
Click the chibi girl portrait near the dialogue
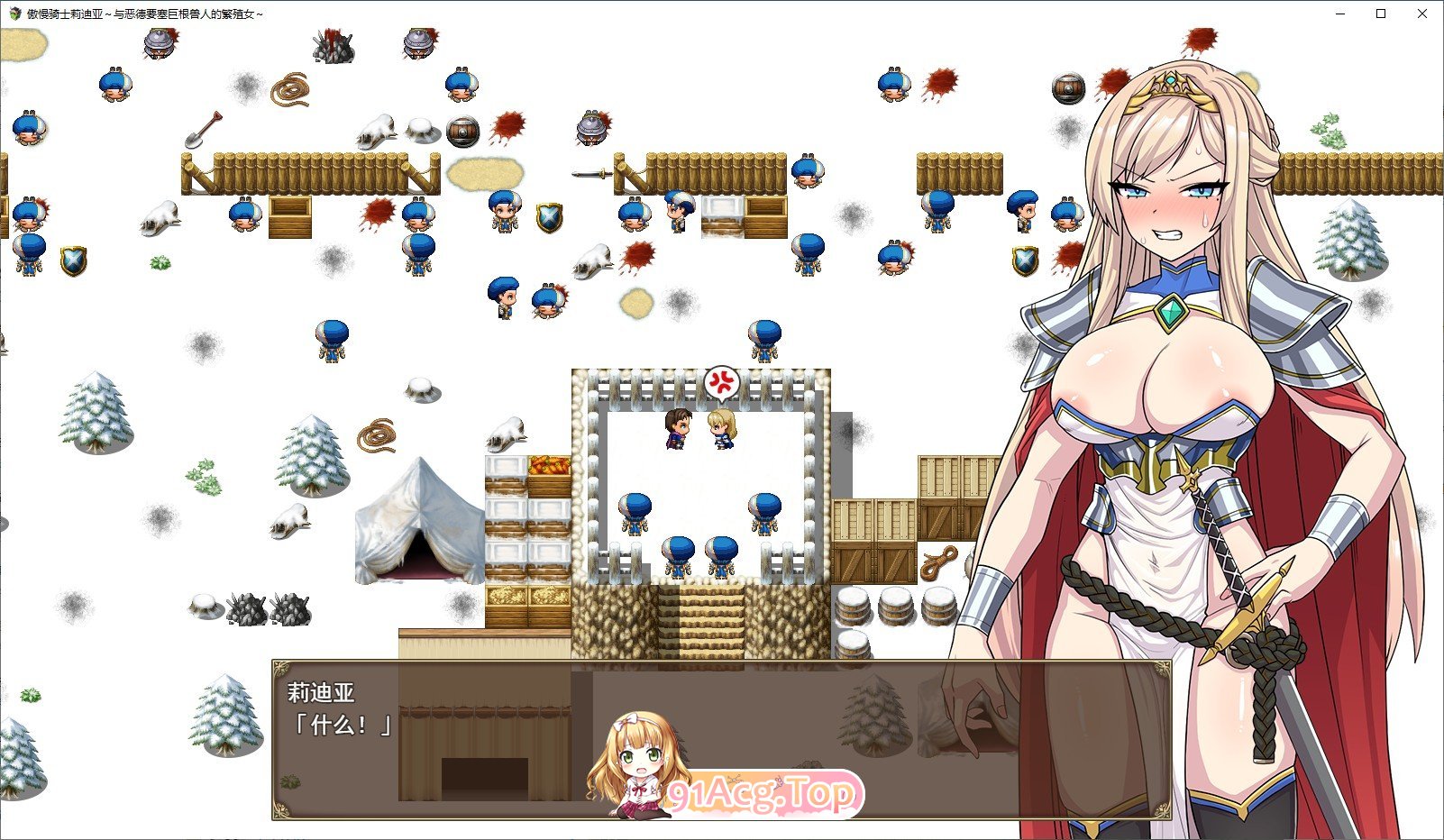coord(640,766)
